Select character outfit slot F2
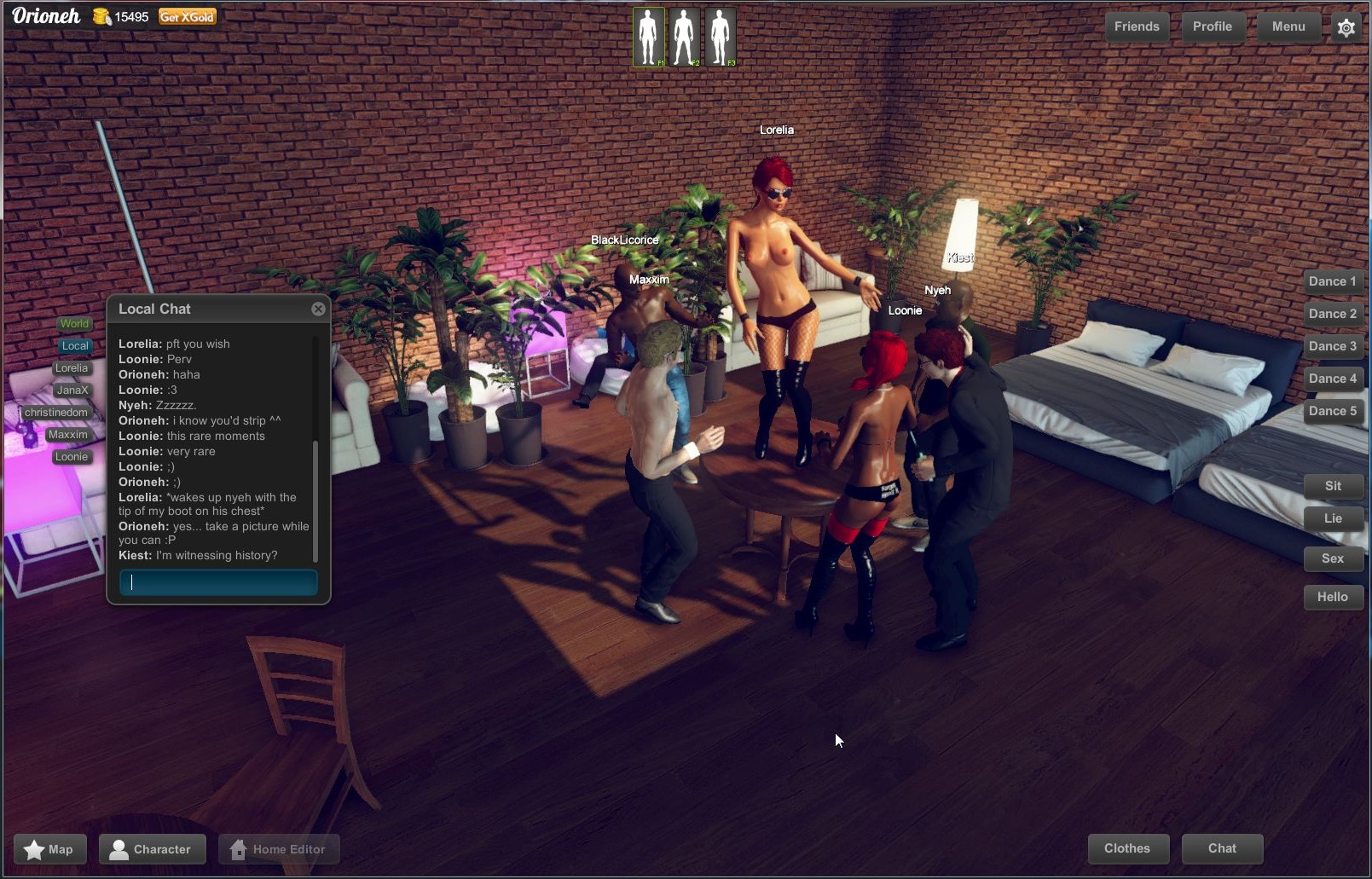Viewport: 1372px width, 879px height. click(x=686, y=36)
